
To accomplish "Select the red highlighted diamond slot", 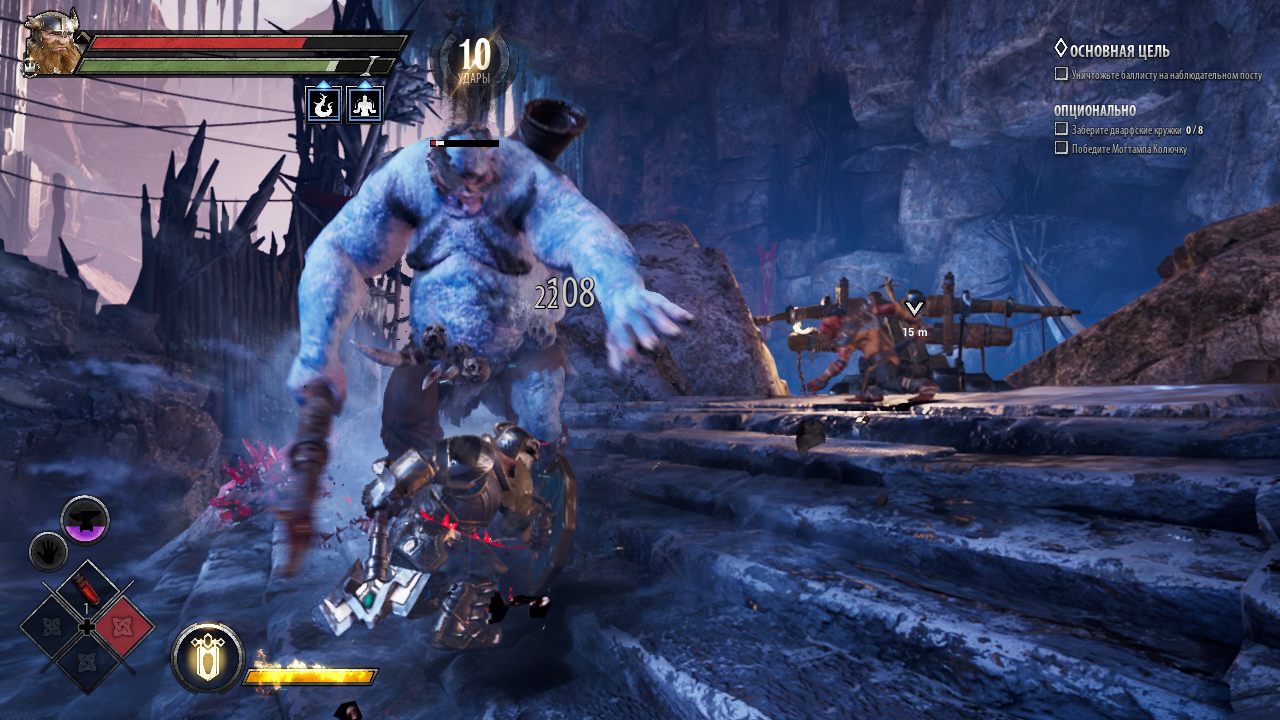I will tap(124, 628).
